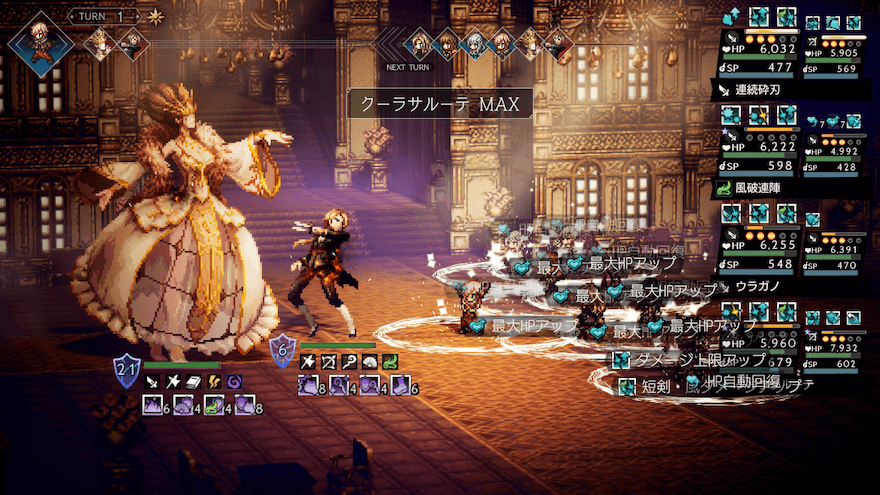This screenshot has width=880, height=495.
Task: Select the current actor portrait beside the turn counter
Action: click(40, 43)
